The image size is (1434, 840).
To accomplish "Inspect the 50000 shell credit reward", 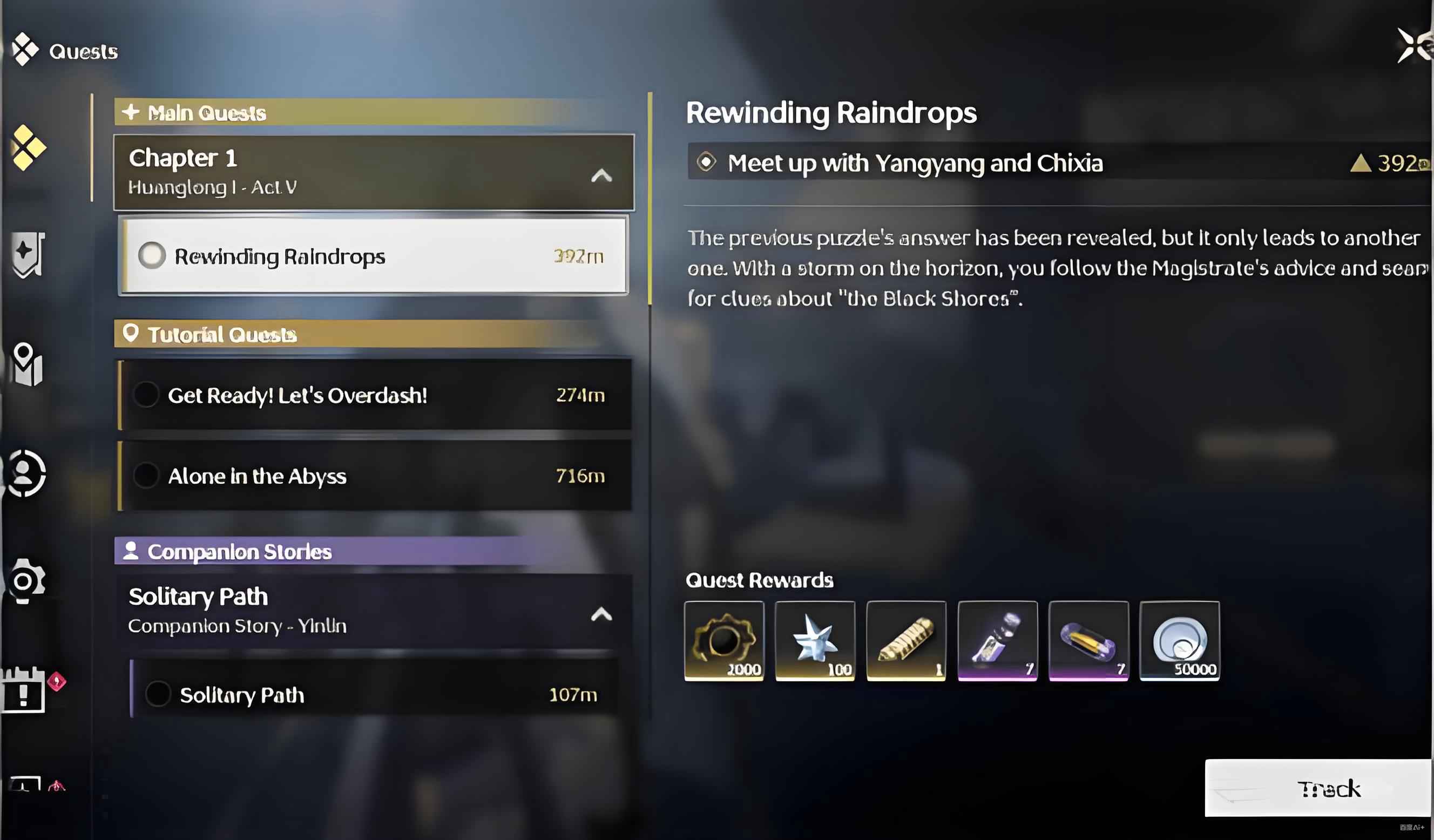I will [x=1180, y=641].
